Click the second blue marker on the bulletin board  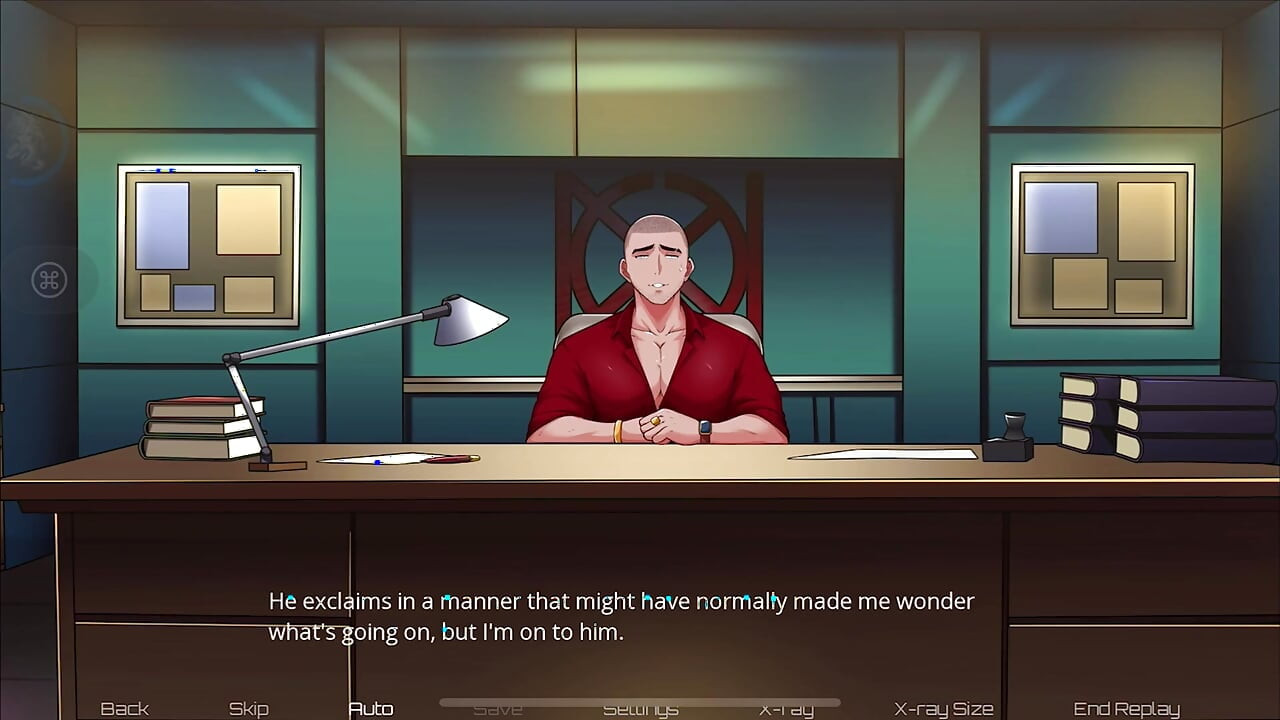tap(171, 170)
